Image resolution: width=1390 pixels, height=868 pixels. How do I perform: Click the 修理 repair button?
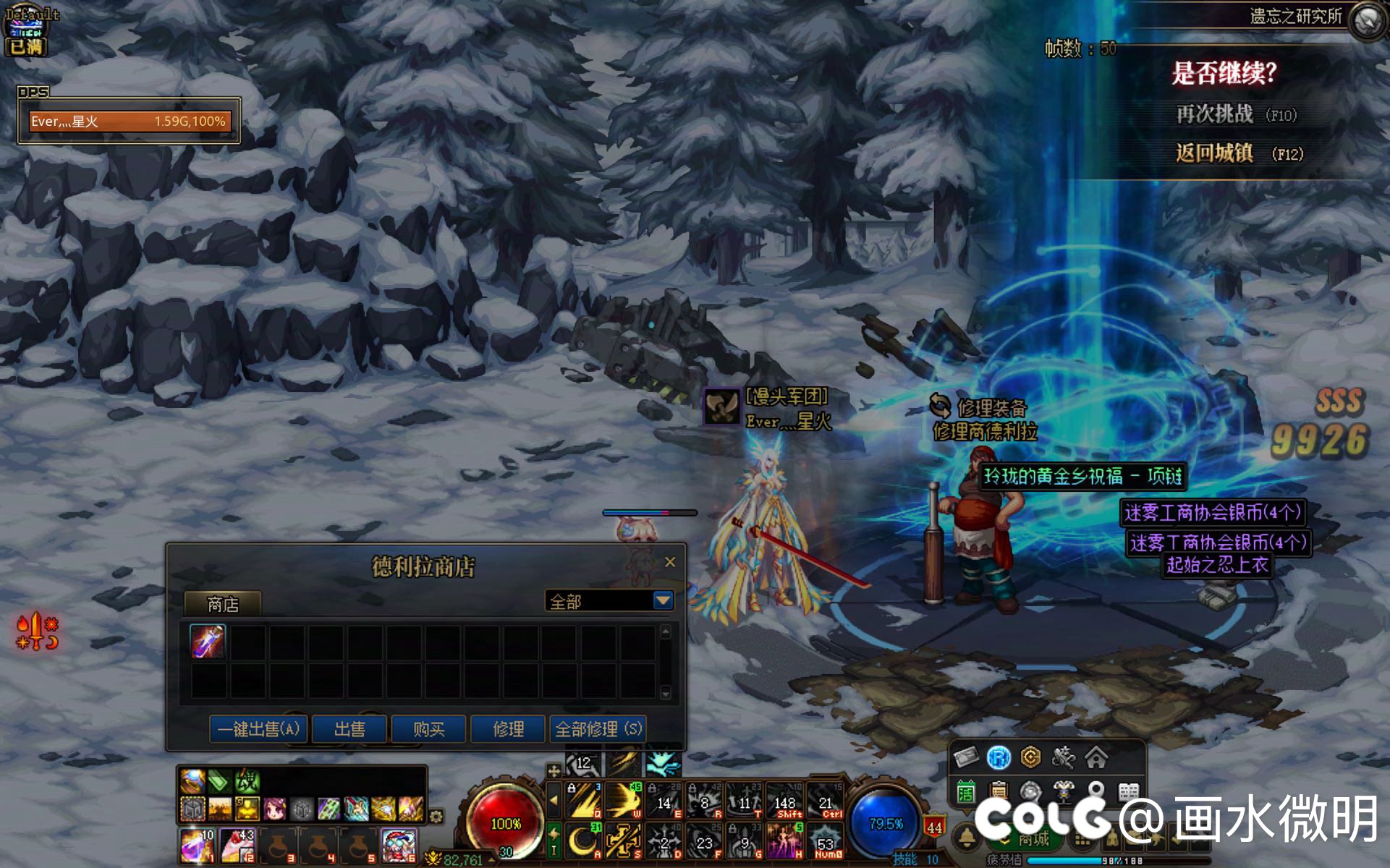coord(508,729)
